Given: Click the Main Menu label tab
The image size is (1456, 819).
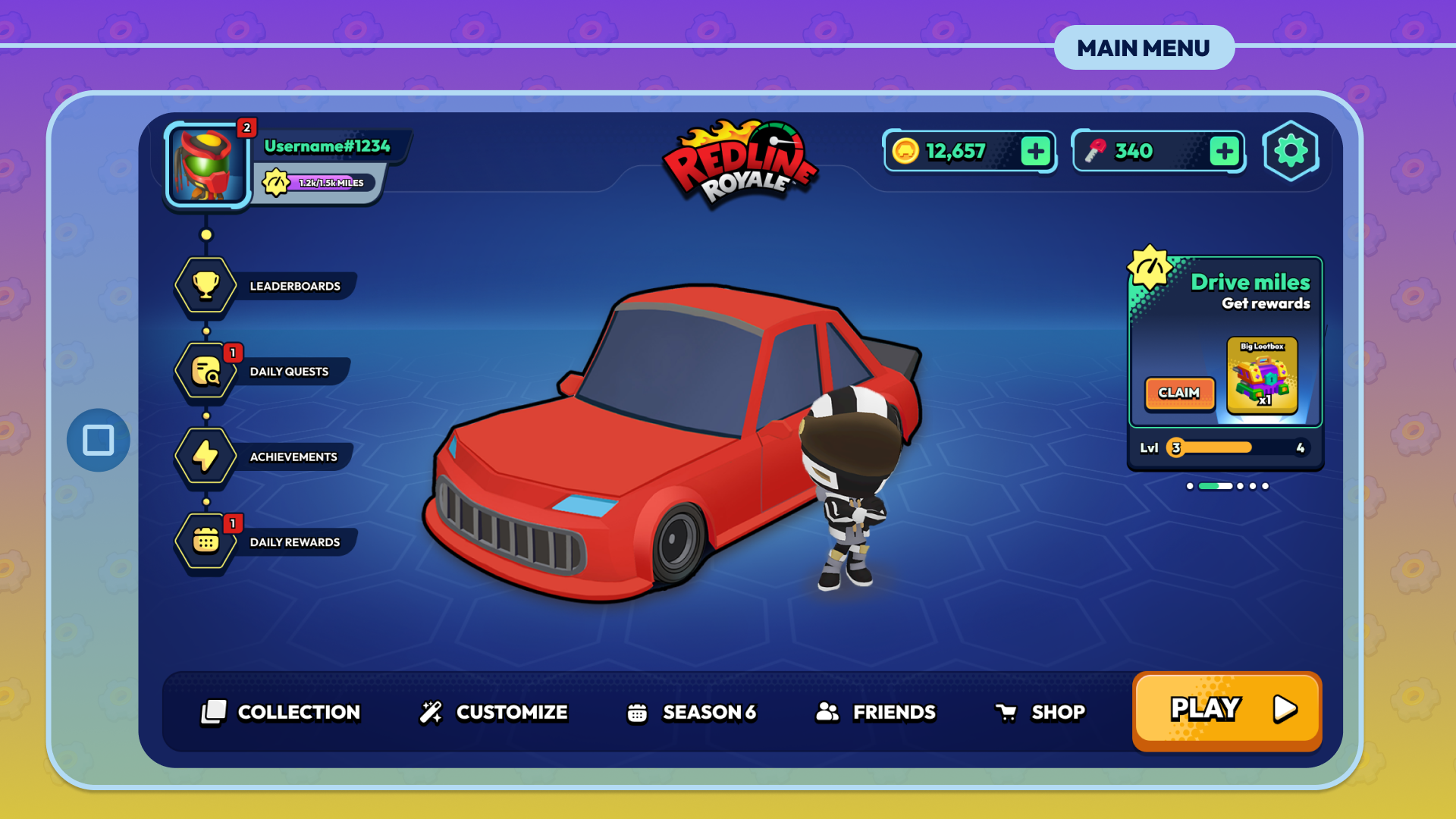Looking at the screenshot, I should pyautogui.click(x=1144, y=48).
